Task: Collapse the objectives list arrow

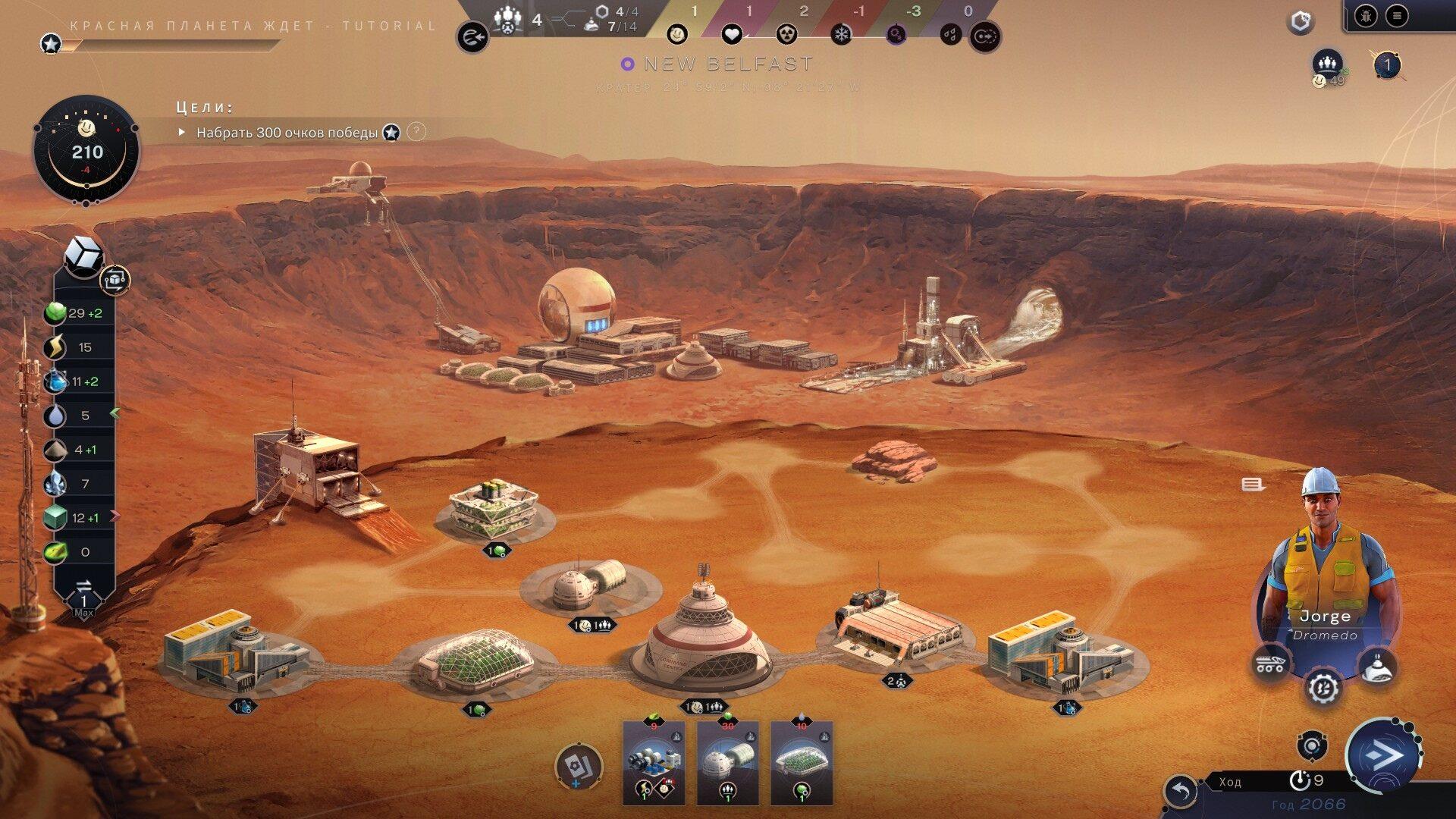Action: coord(181,132)
